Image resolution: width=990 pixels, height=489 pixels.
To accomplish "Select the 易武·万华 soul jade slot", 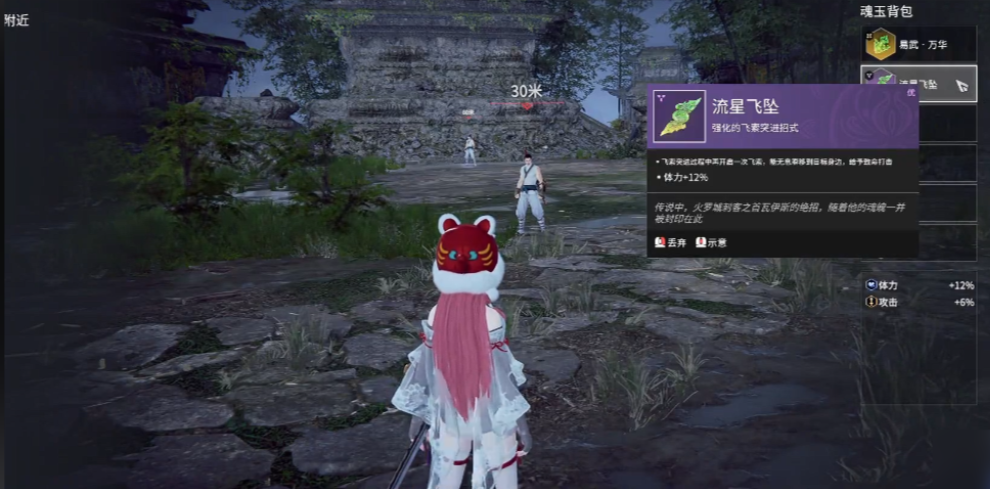I will point(918,44).
